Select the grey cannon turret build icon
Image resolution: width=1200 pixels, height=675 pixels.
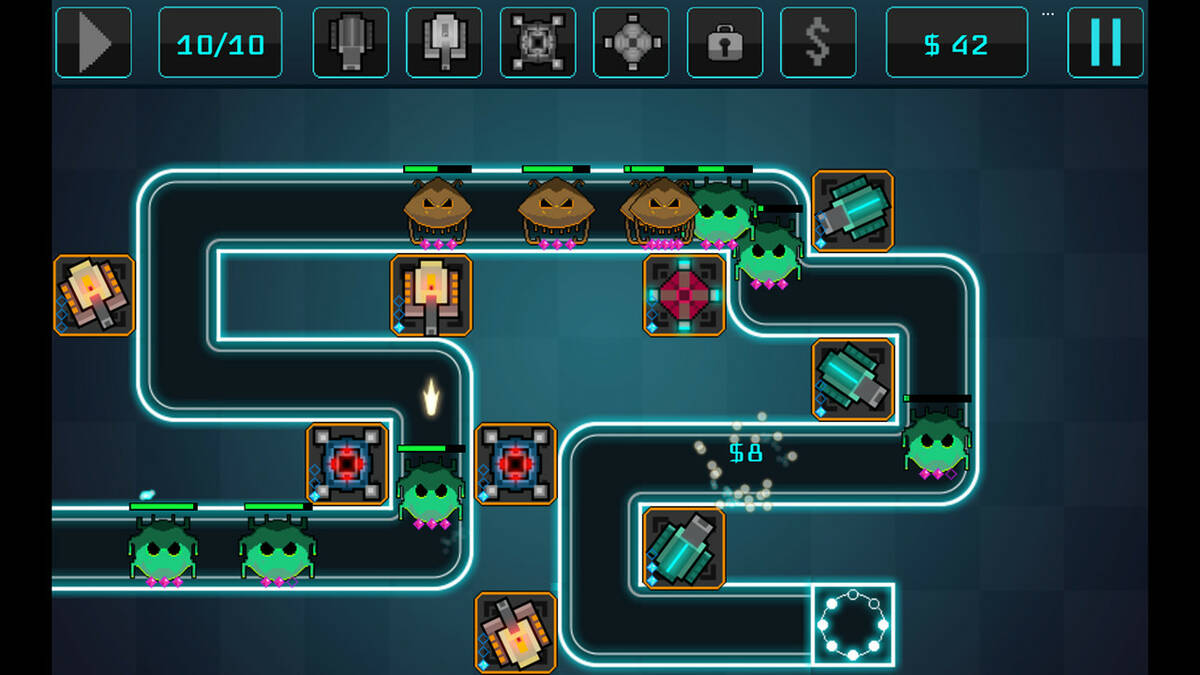tap(350, 42)
